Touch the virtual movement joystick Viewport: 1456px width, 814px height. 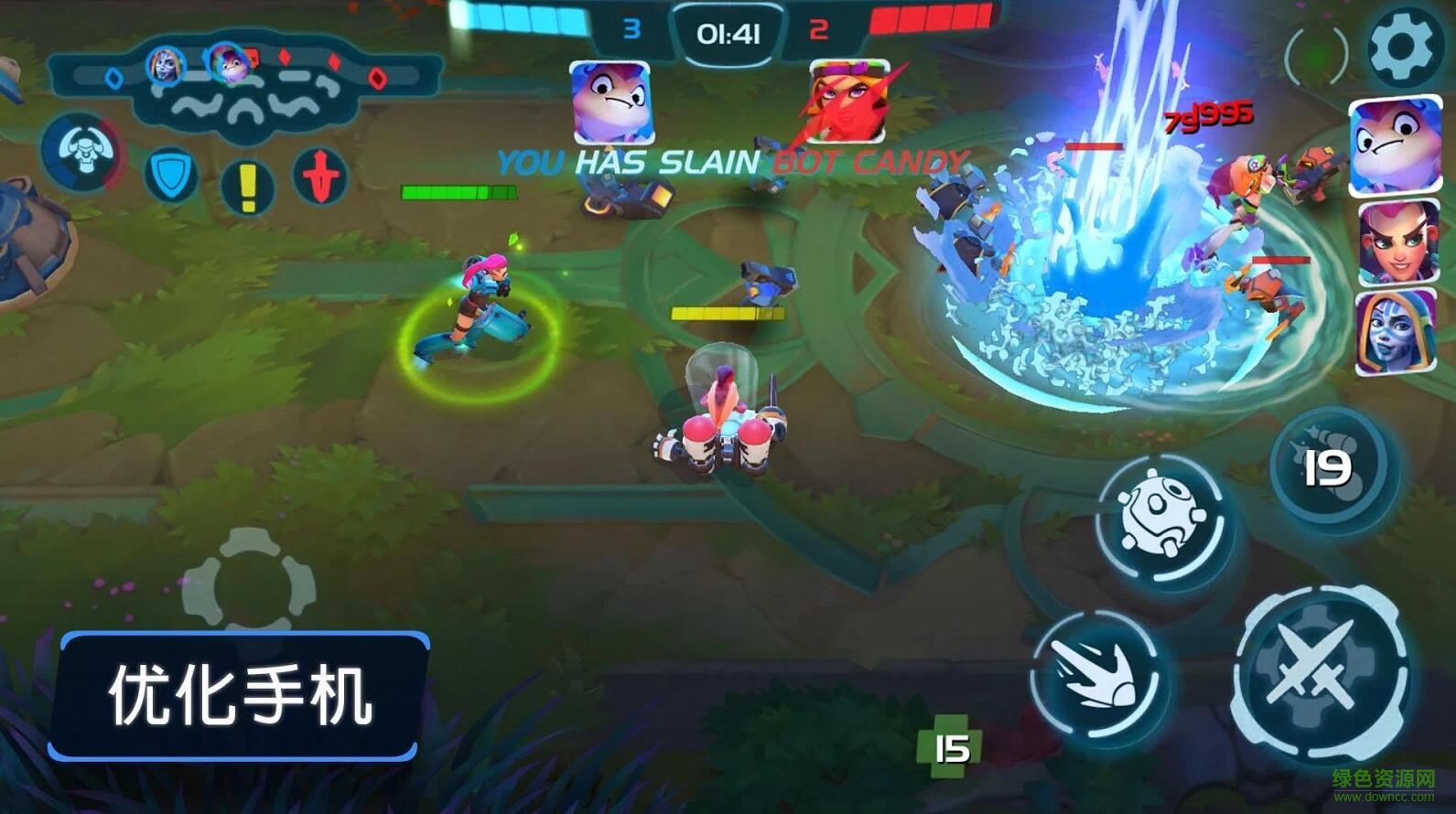pyautogui.click(x=249, y=585)
